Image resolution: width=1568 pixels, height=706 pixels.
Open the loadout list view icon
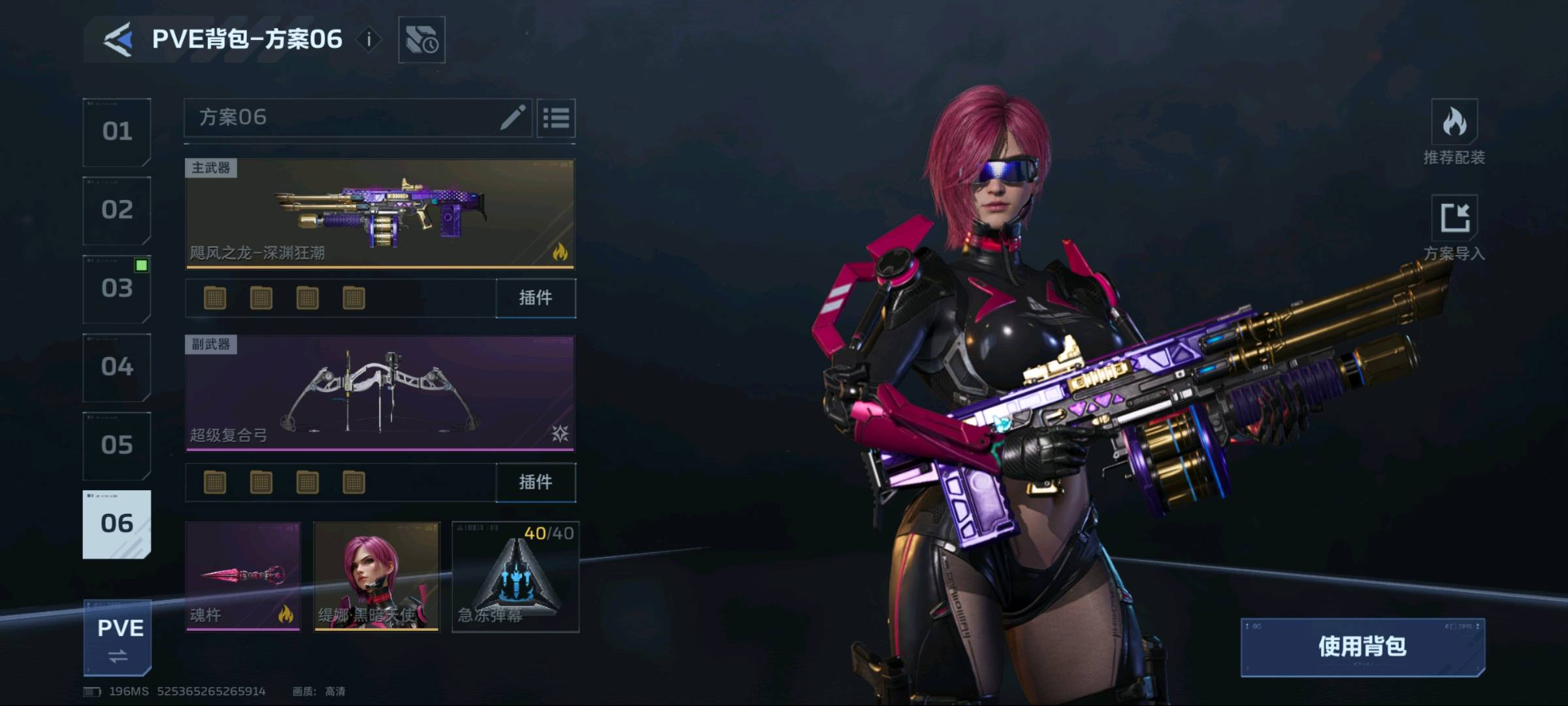[556, 118]
